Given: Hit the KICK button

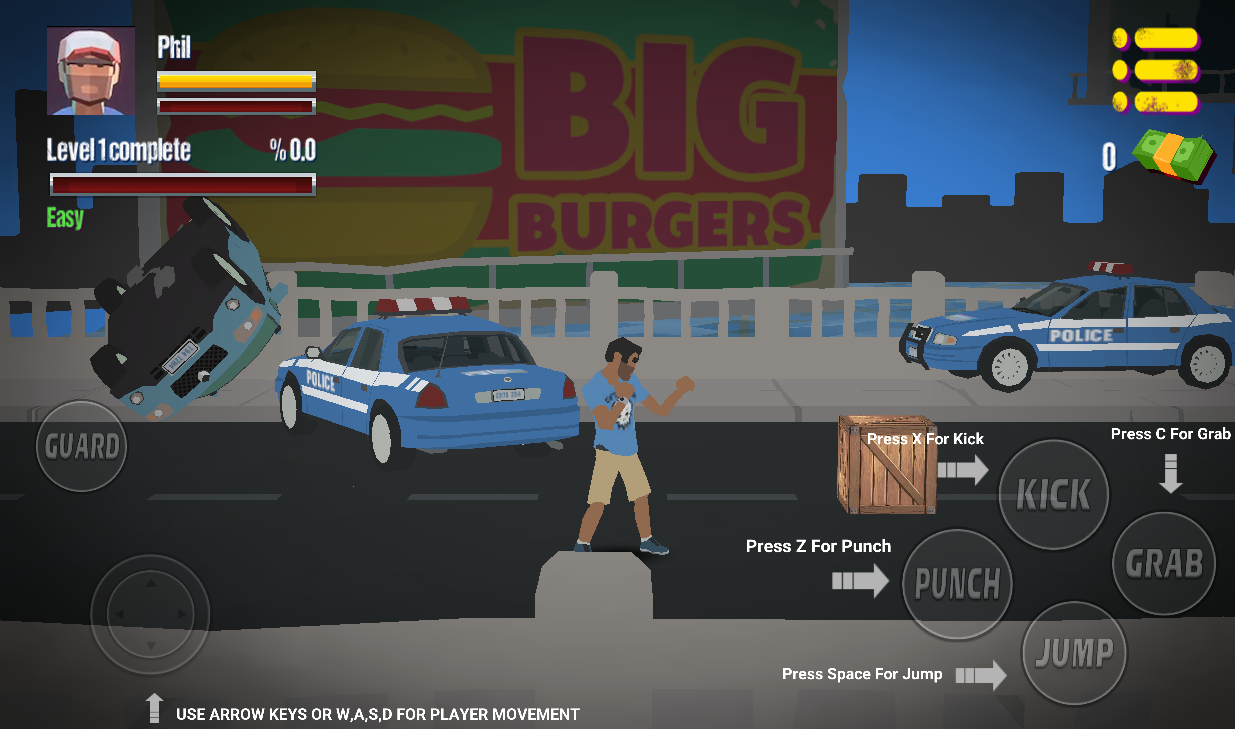Looking at the screenshot, I should 1053,494.
